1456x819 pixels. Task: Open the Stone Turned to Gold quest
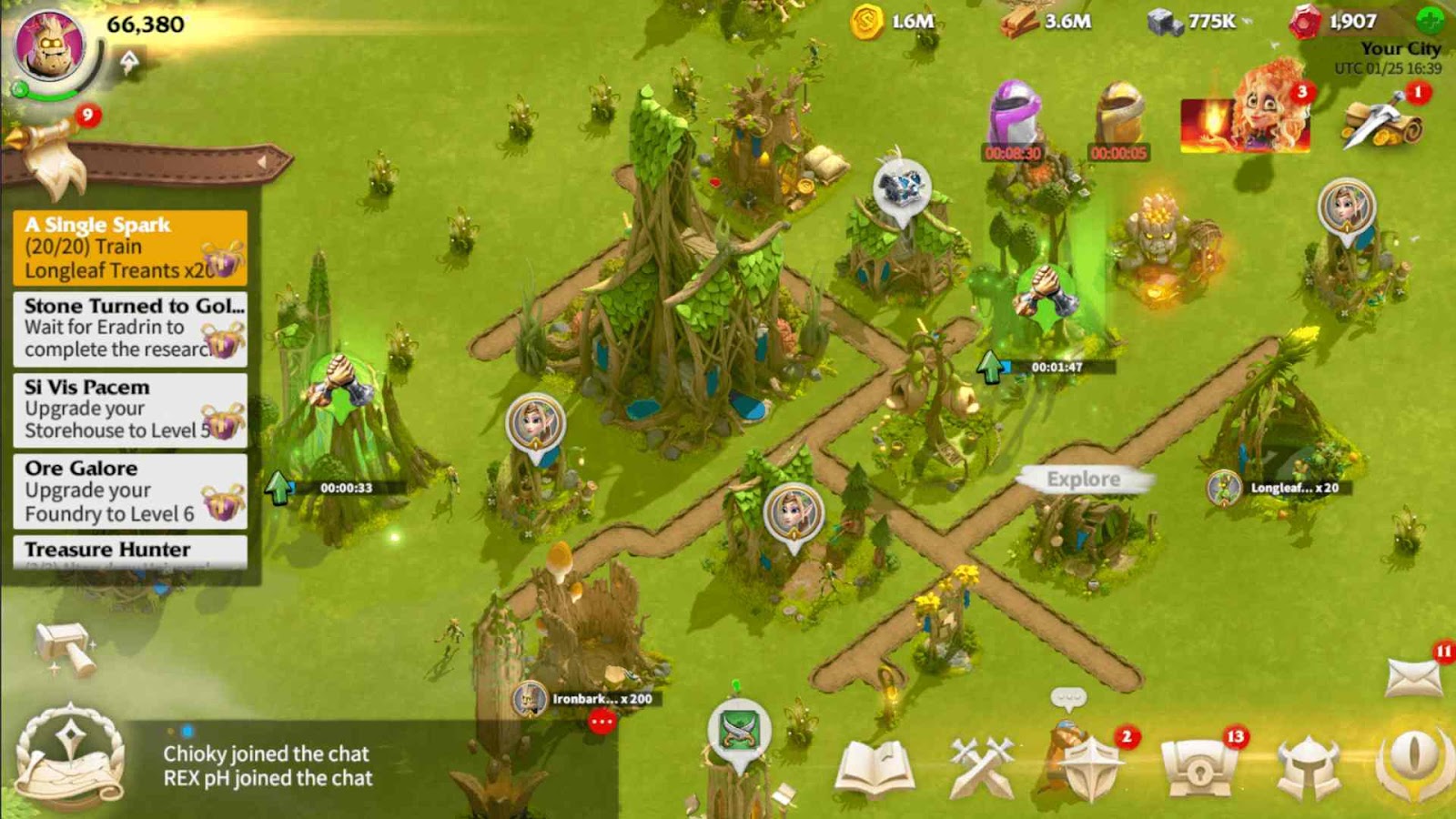pyautogui.click(x=130, y=329)
